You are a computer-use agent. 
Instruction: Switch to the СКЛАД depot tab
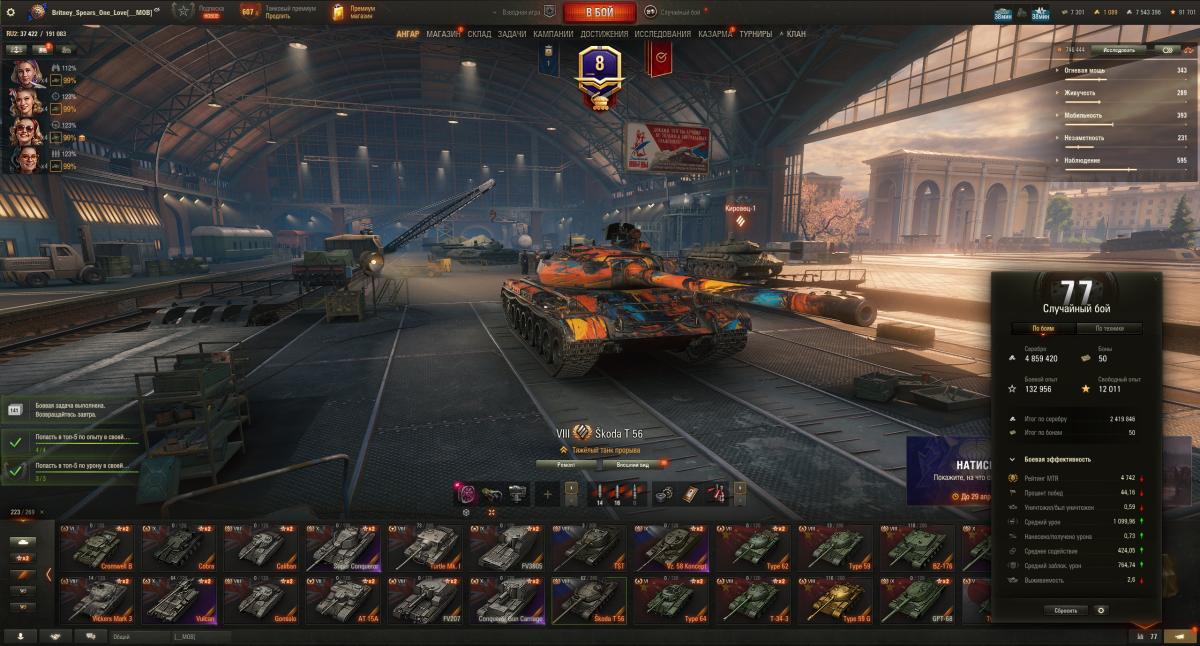pos(479,34)
